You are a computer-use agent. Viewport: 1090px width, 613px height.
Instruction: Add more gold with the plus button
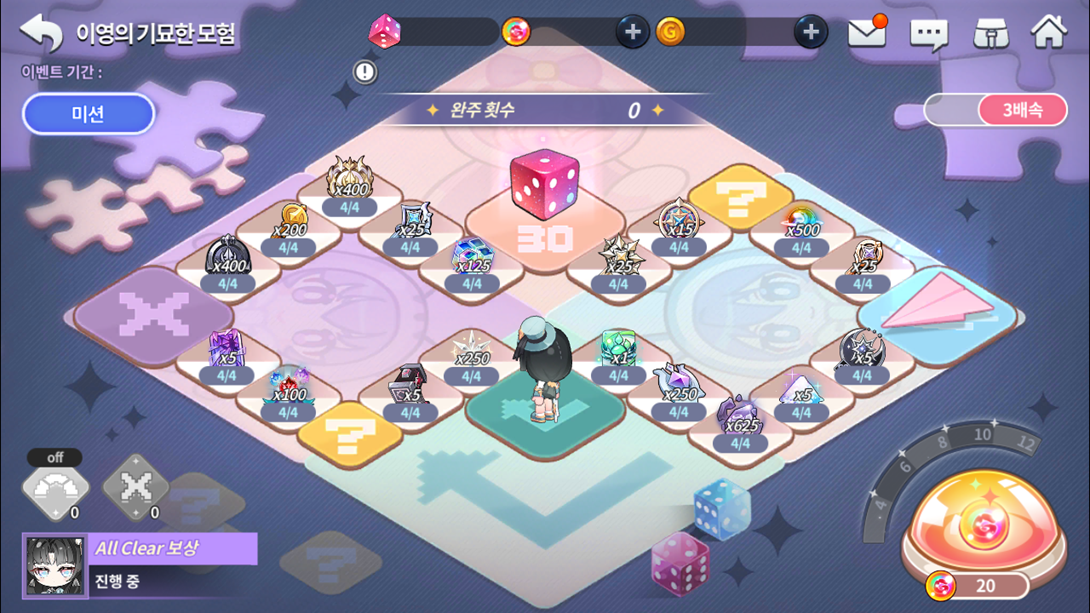810,32
